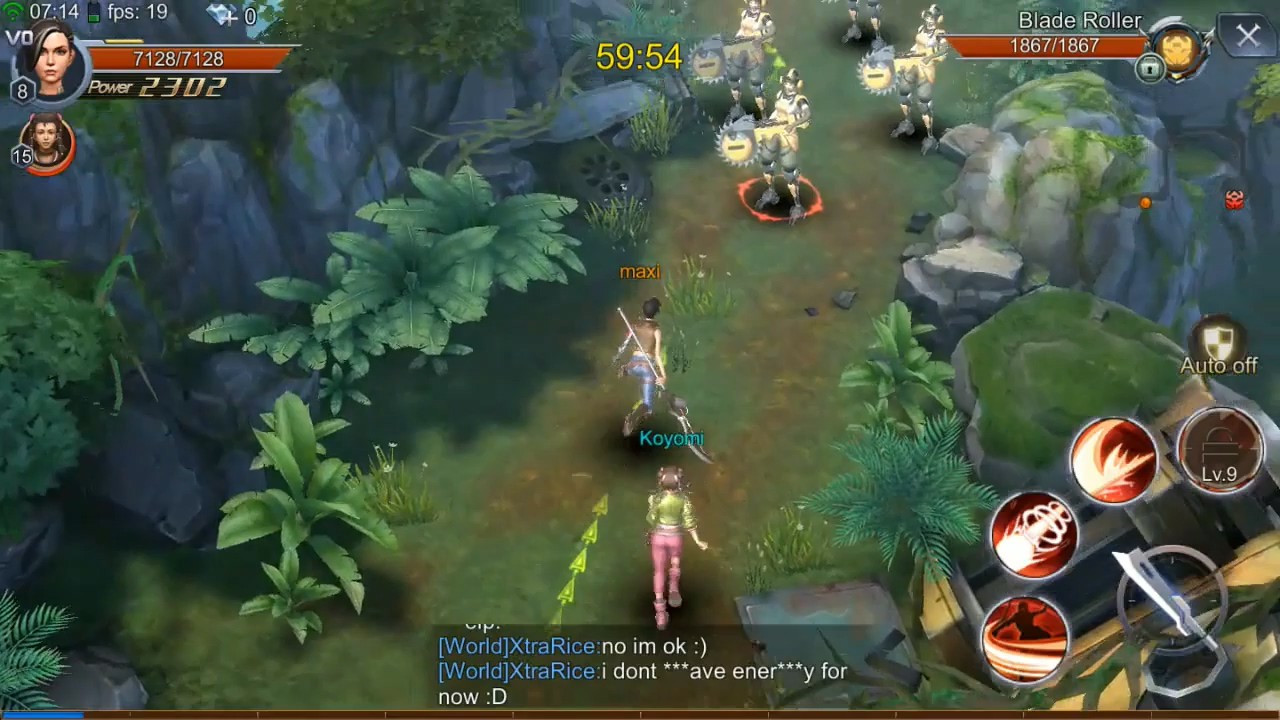
Task: Open the World chat box
Action: tap(640, 672)
